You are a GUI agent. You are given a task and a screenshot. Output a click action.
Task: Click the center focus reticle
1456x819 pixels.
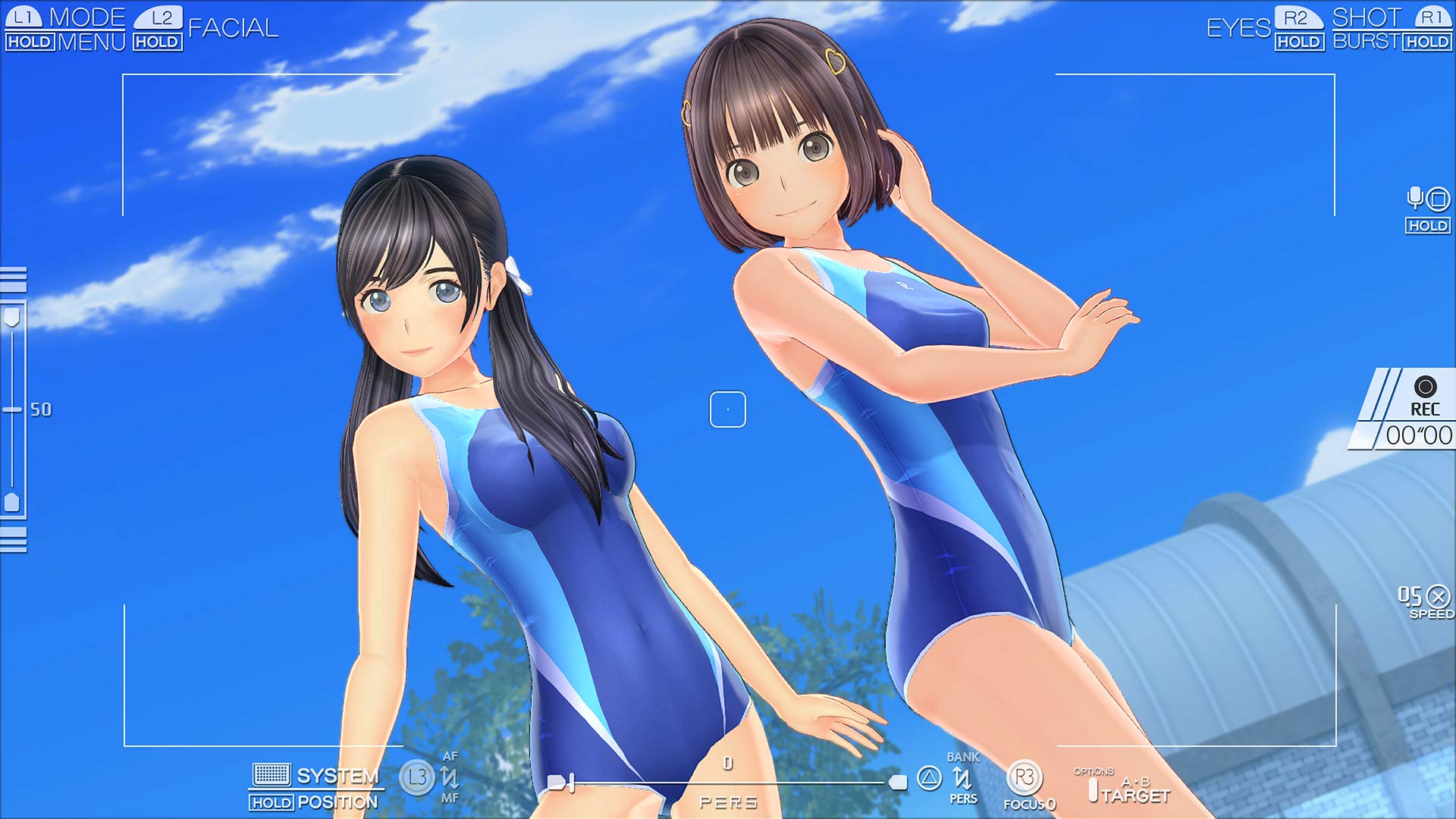pyautogui.click(x=727, y=408)
